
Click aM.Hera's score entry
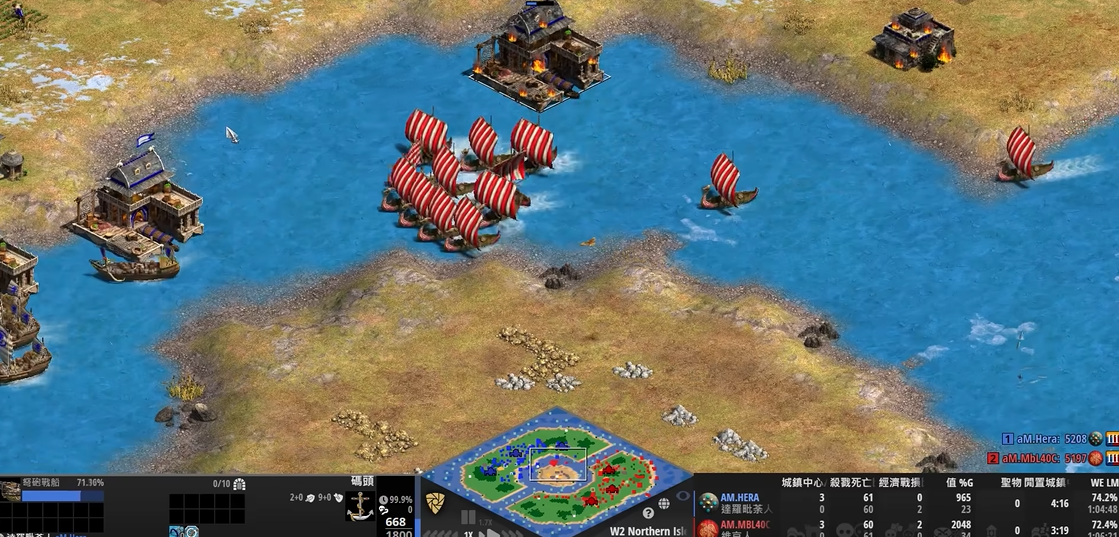click(x=1043, y=438)
